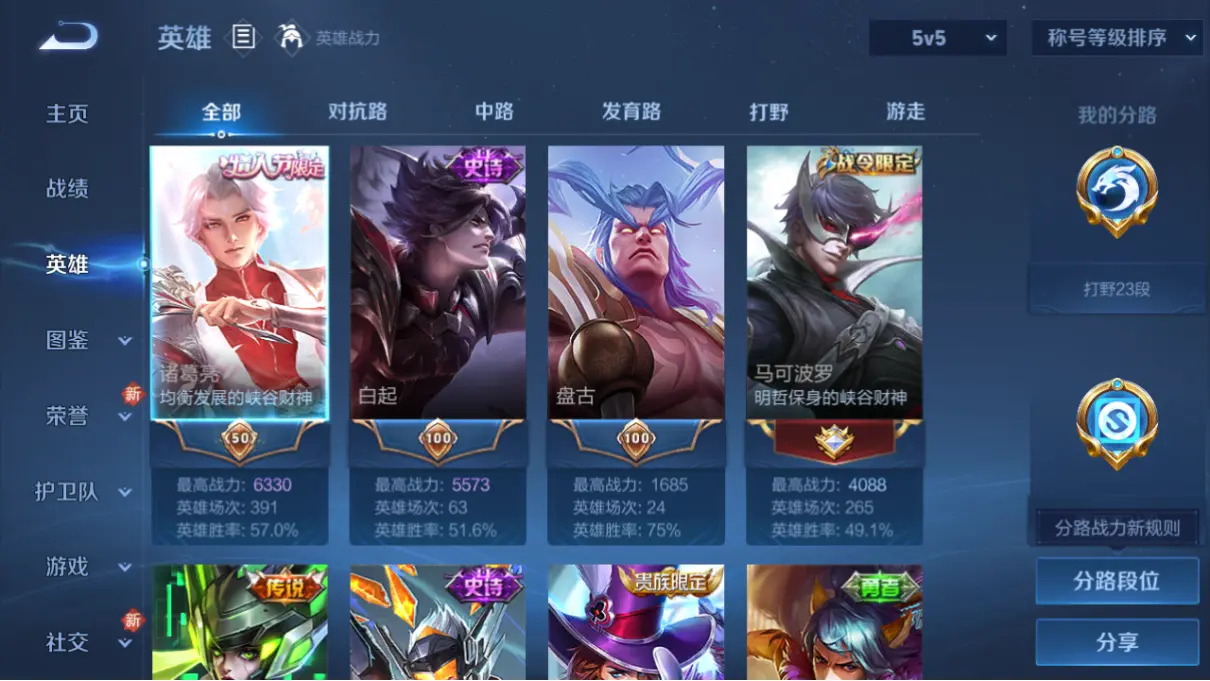
Task: Open the 主页 menu entry
Action: 67,114
